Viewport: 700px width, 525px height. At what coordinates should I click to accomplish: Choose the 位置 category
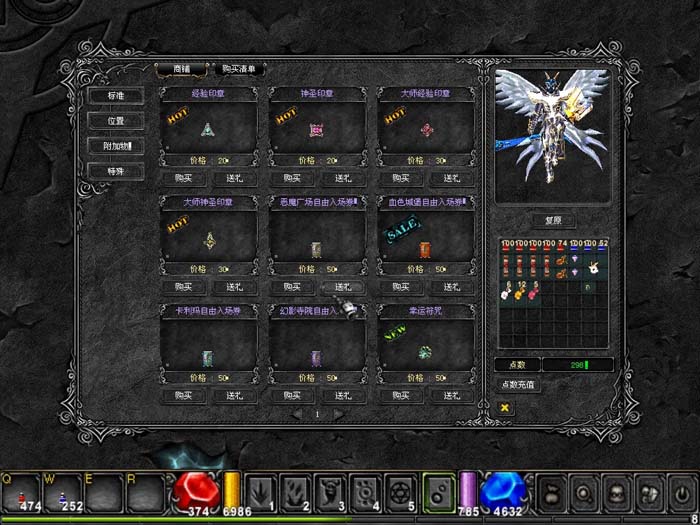pos(116,120)
